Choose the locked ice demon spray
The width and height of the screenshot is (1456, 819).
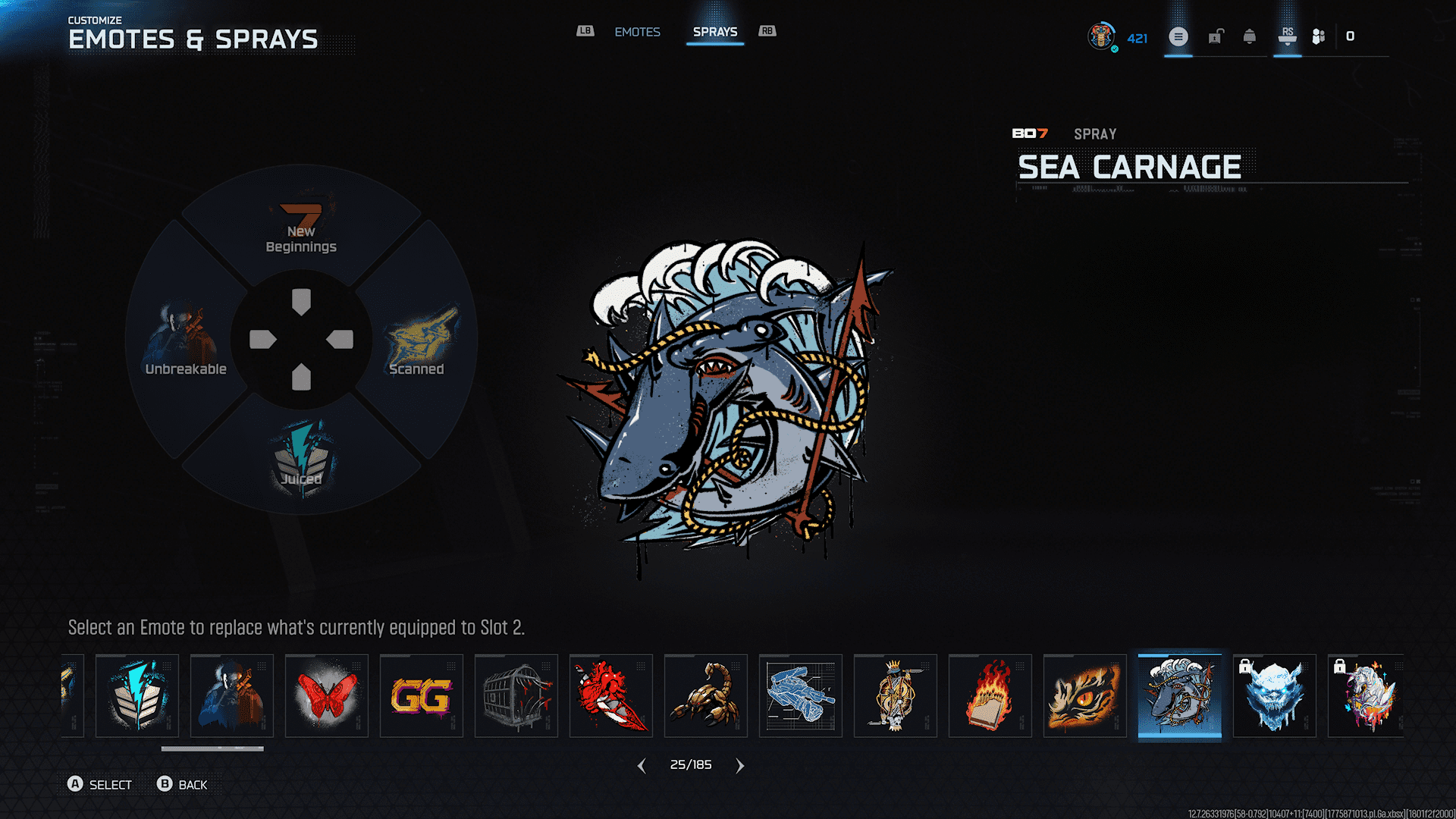click(1275, 695)
